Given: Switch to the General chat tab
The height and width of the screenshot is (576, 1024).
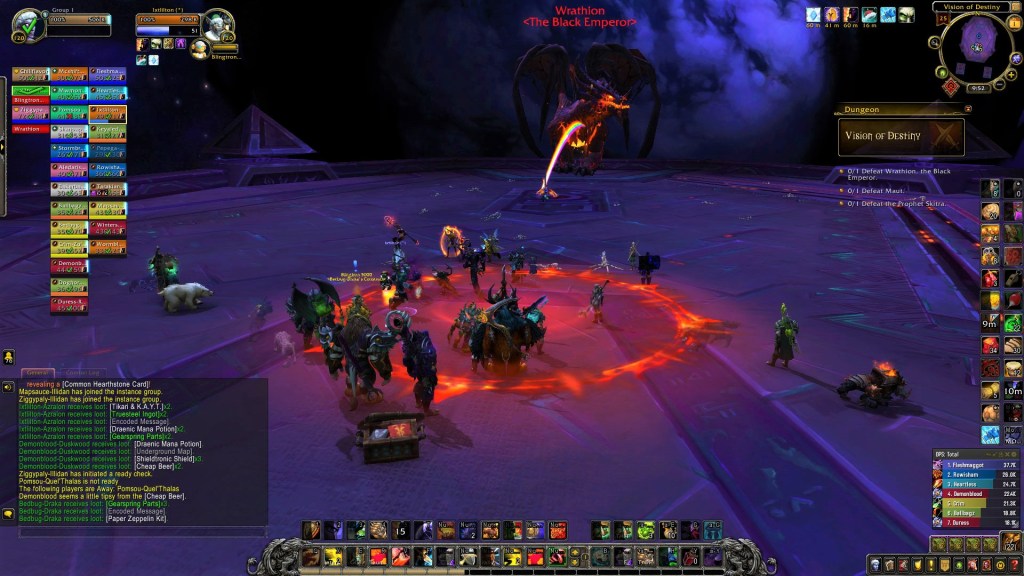Looking at the screenshot, I should tap(40, 372).
